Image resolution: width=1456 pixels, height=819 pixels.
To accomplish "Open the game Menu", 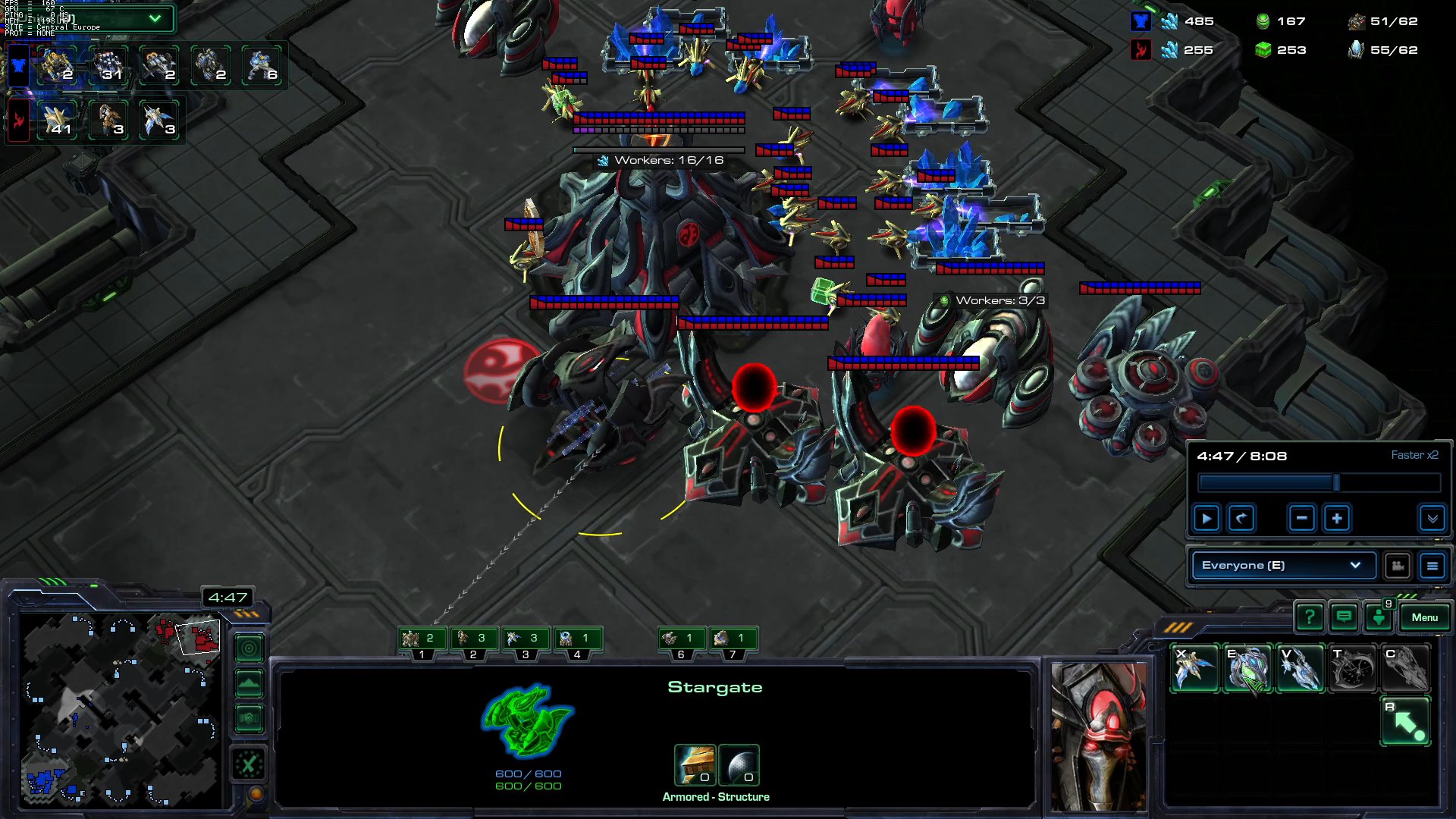I will tap(1425, 617).
